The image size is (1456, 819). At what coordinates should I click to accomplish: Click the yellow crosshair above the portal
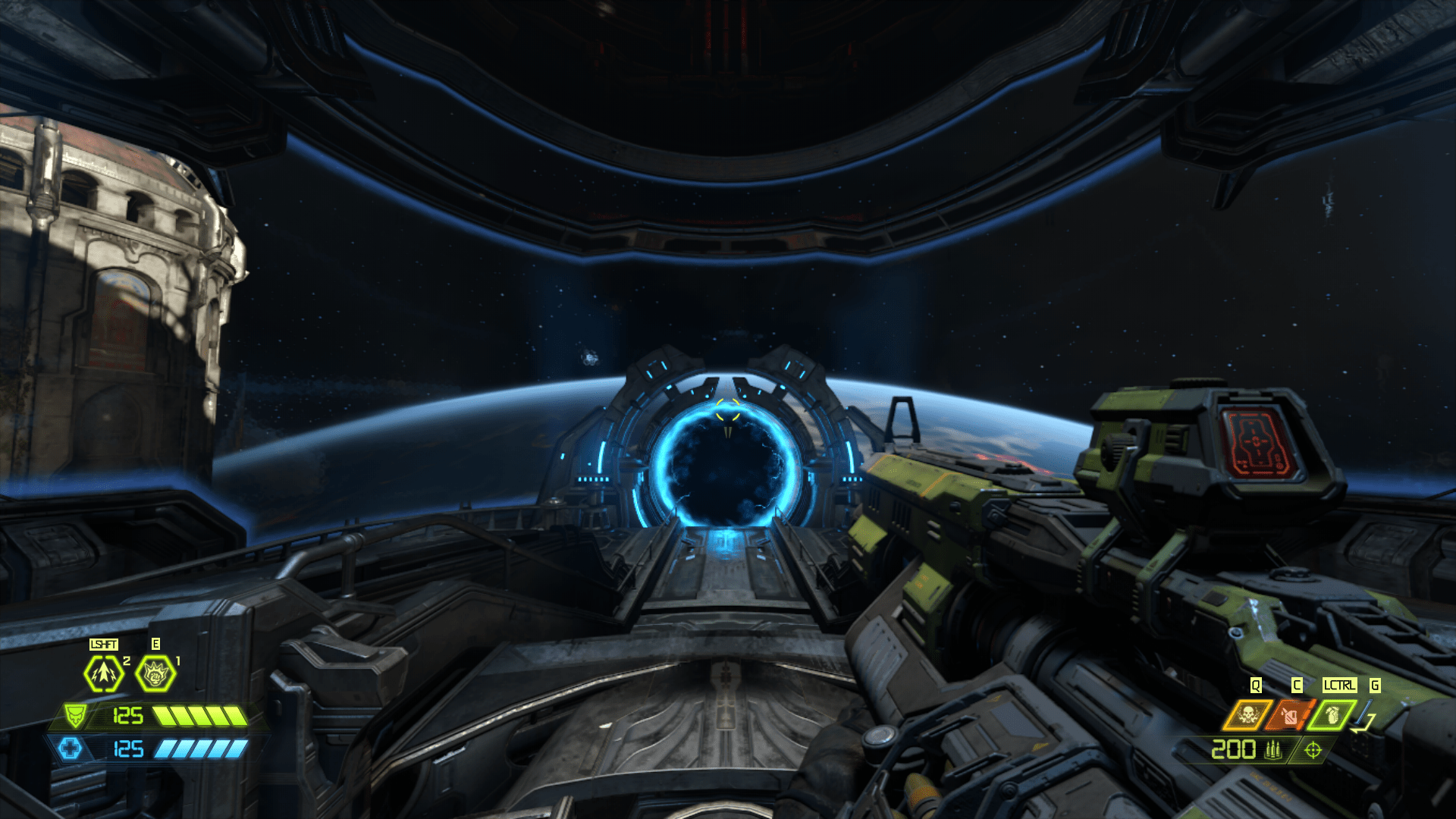[726, 408]
